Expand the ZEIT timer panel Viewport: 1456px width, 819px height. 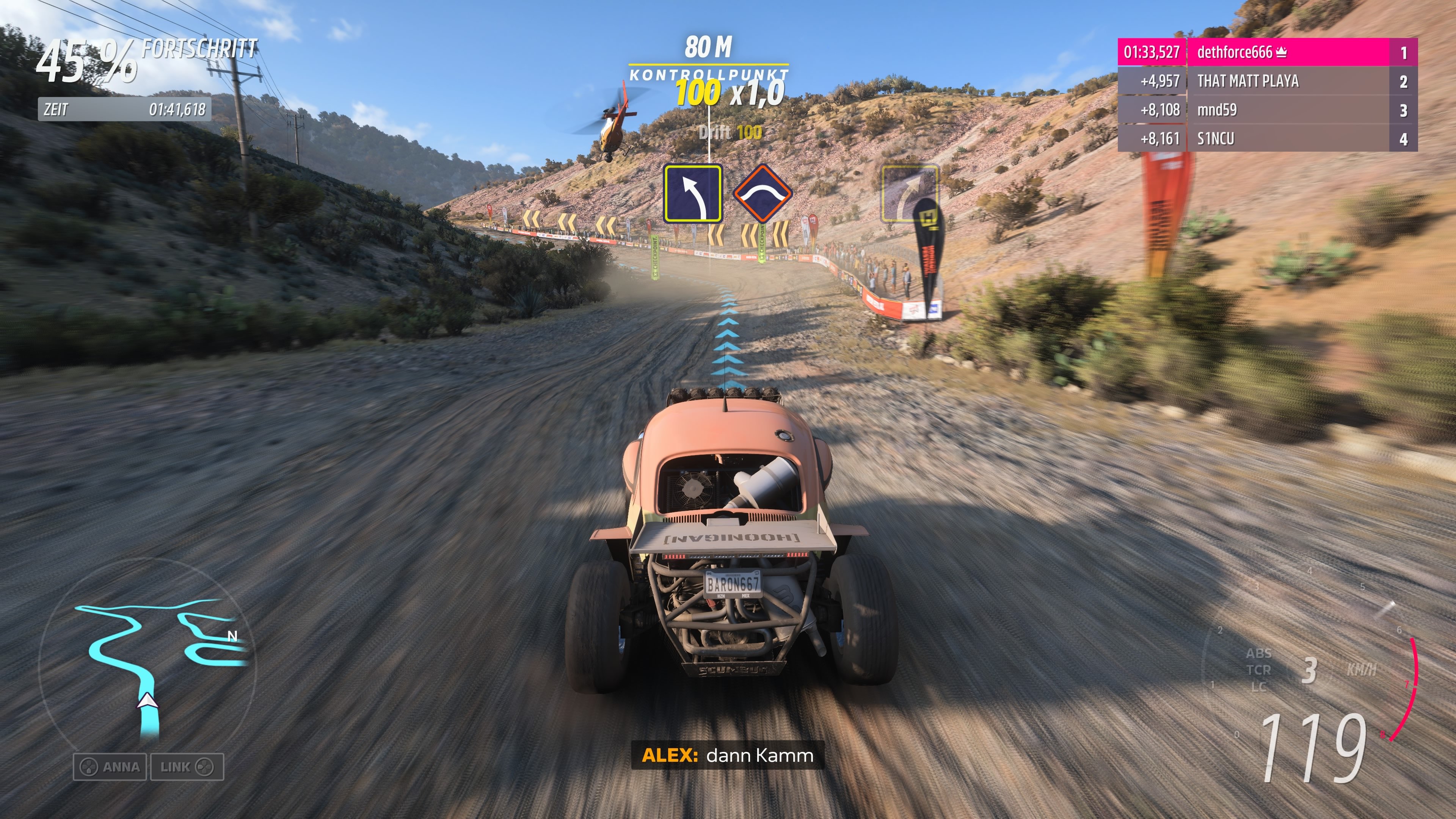coord(124,110)
